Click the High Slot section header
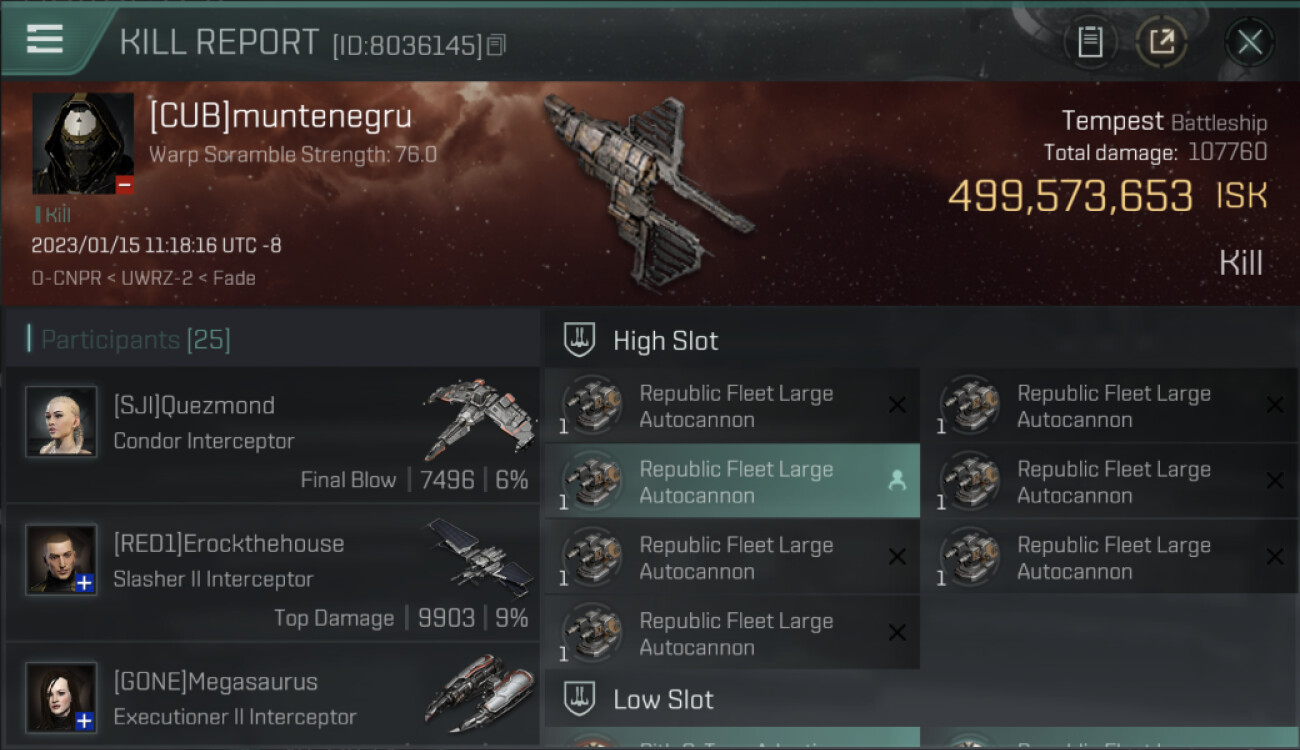Image resolution: width=1300 pixels, height=750 pixels. [665, 341]
